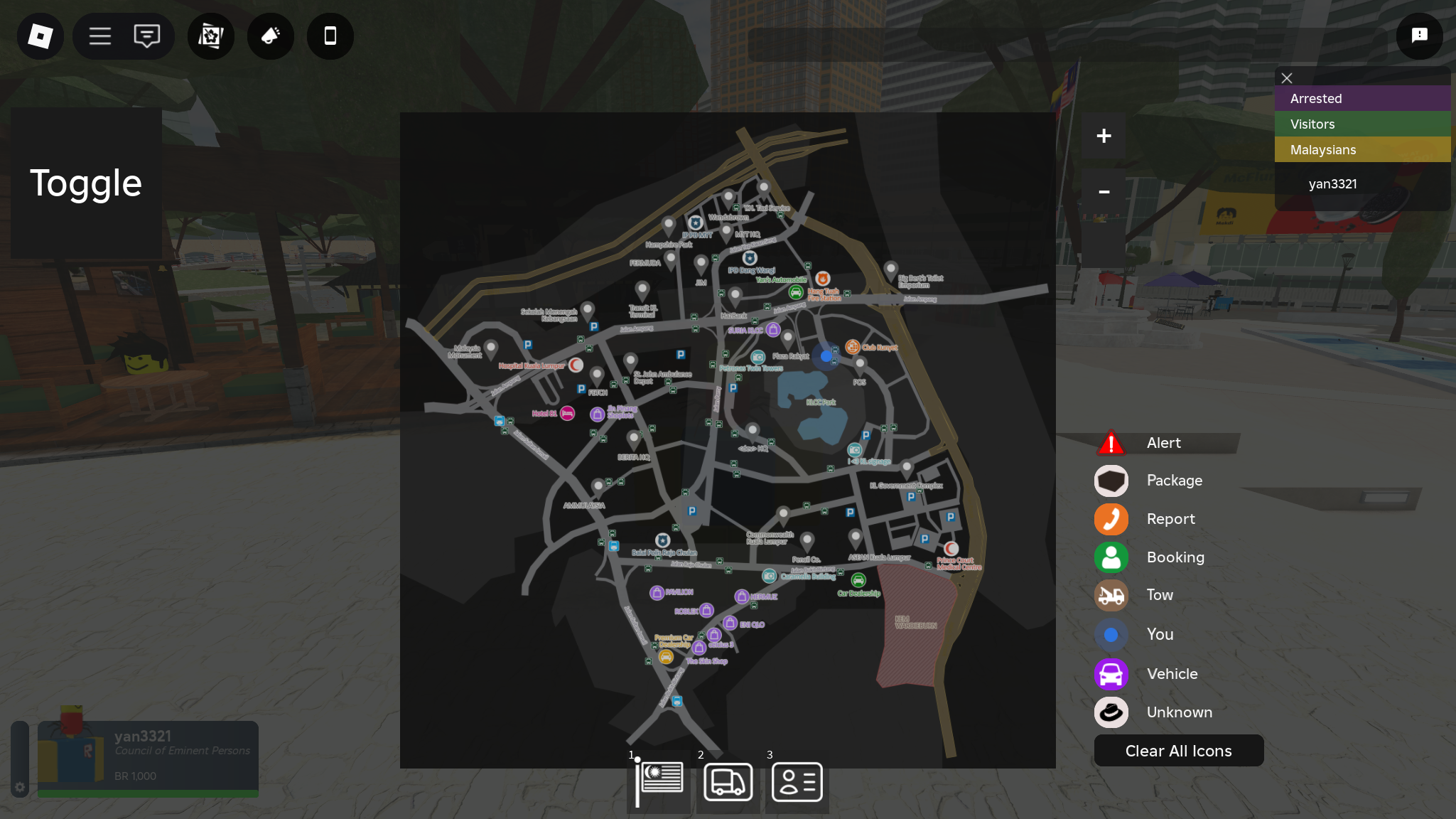
Task: Select the Report phone icon in the legend
Action: pos(1111,519)
